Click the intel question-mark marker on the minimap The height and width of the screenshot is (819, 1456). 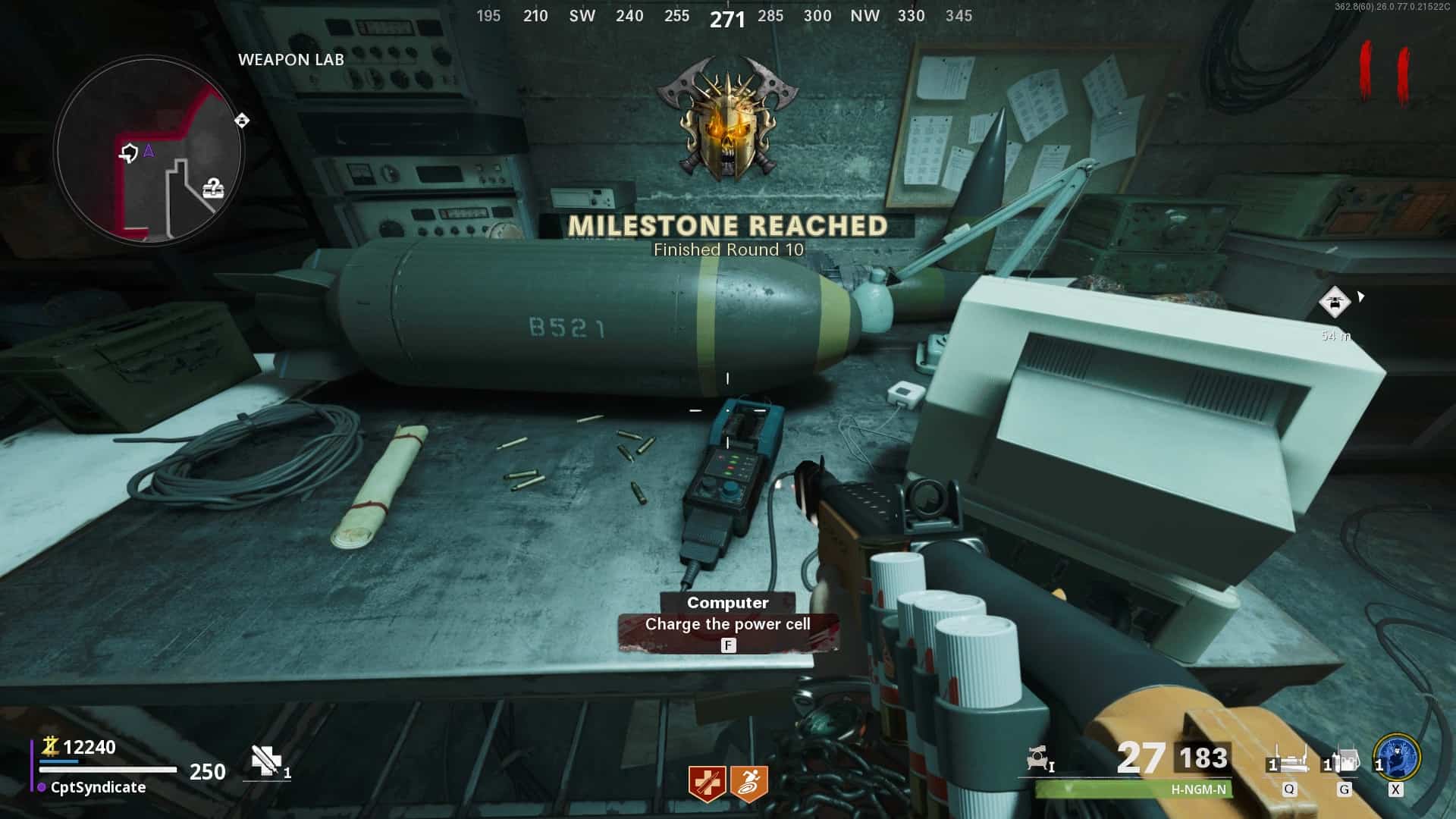[214, 188]
